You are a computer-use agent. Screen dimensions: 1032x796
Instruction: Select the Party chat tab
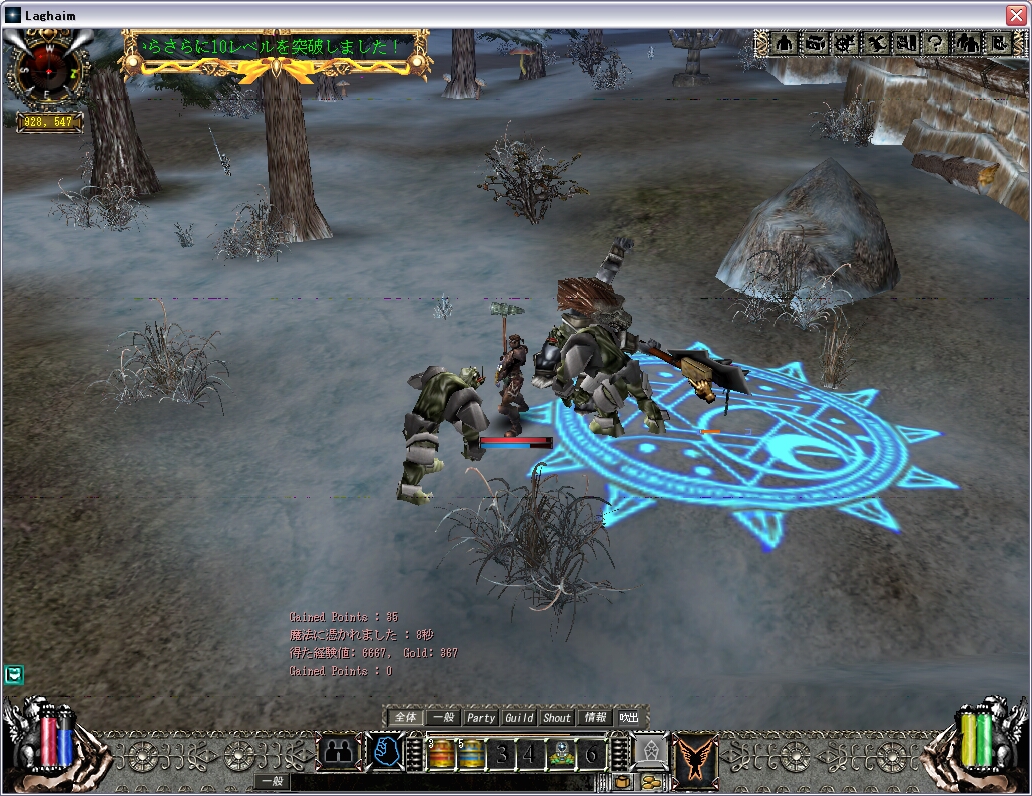click(x=481, y=717)
